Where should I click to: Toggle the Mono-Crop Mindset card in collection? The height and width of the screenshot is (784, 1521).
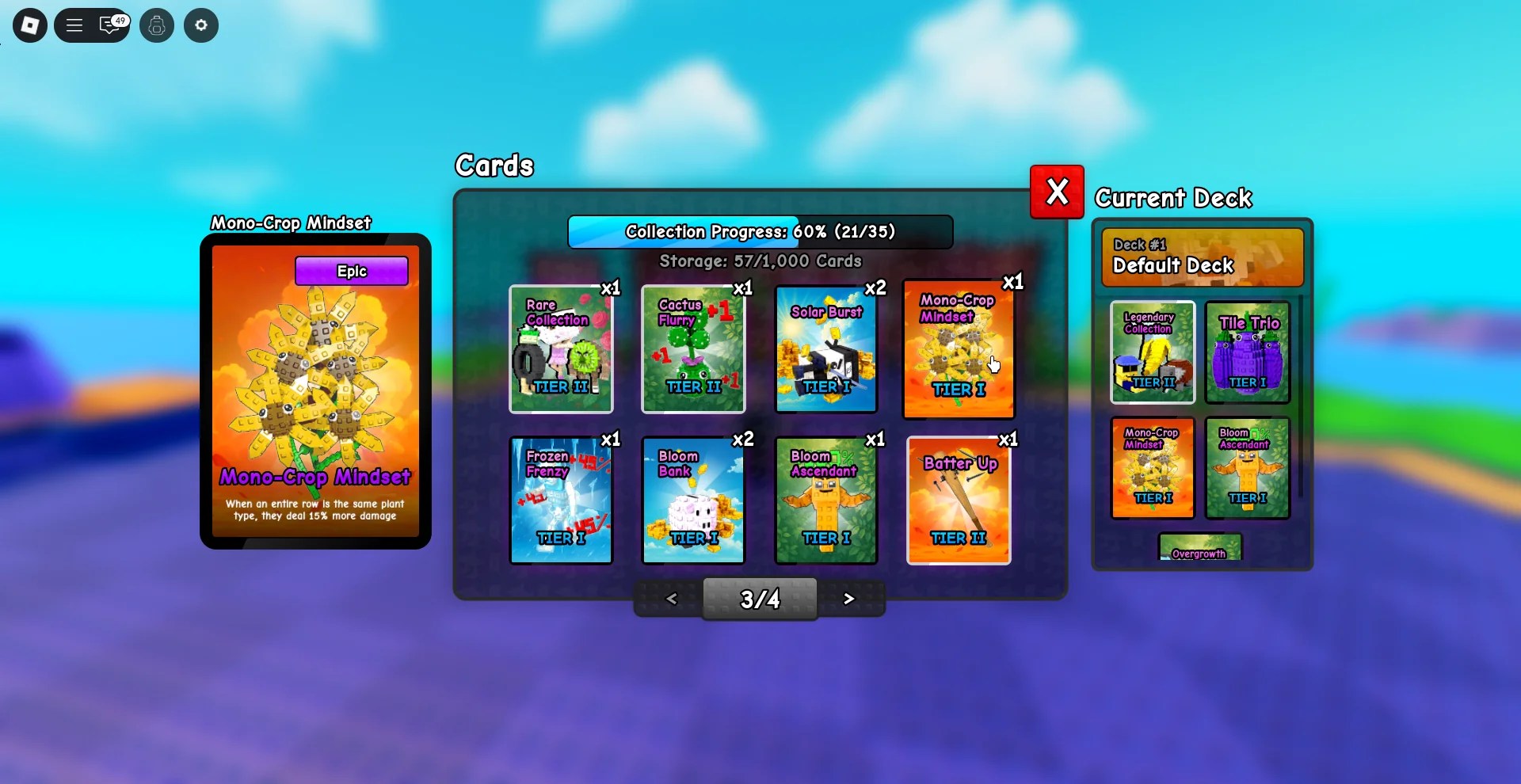(958, 349)
